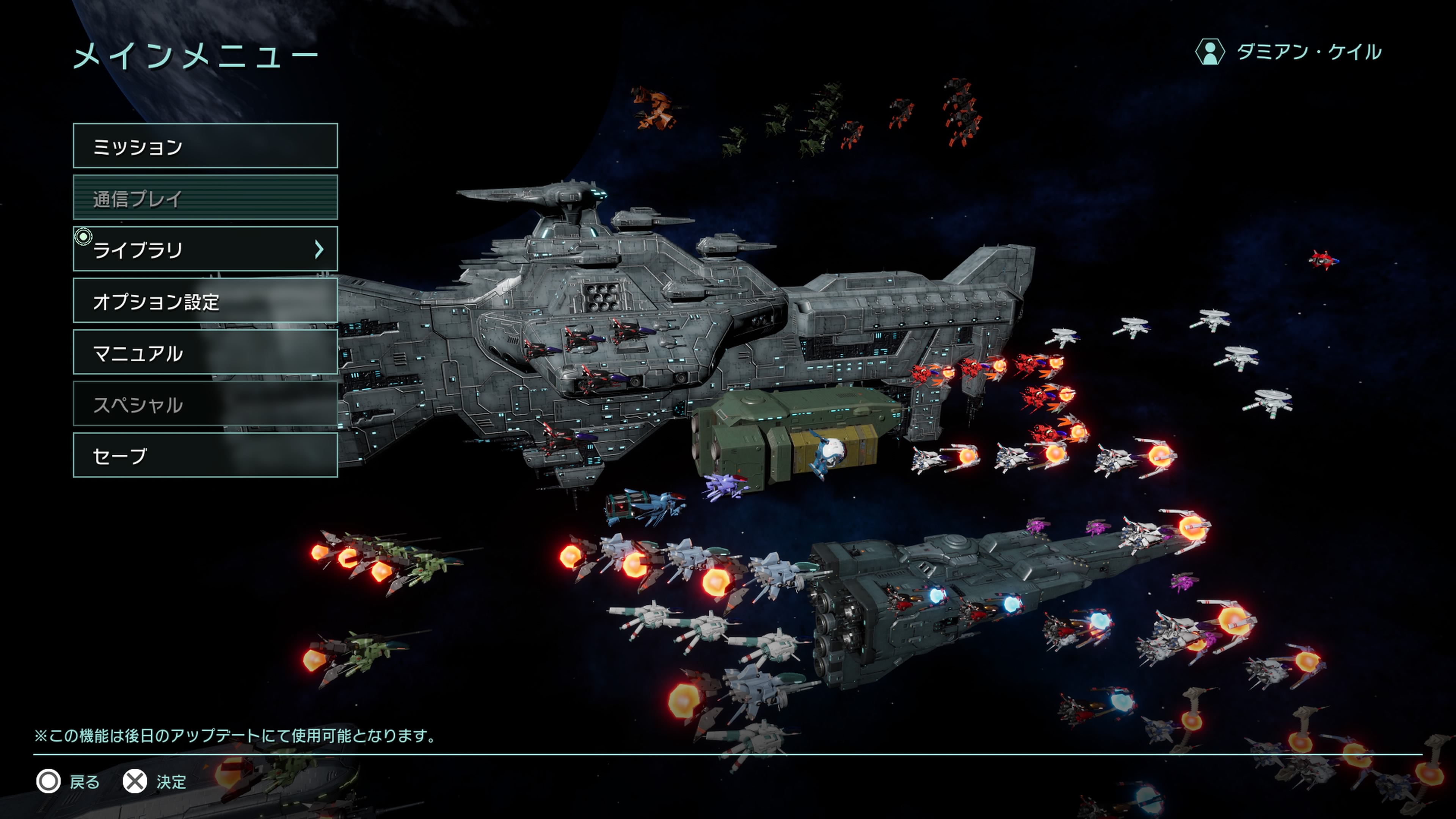Open the ミッション menu entry
The image size is (1456, 819).
tap(205, 146)
